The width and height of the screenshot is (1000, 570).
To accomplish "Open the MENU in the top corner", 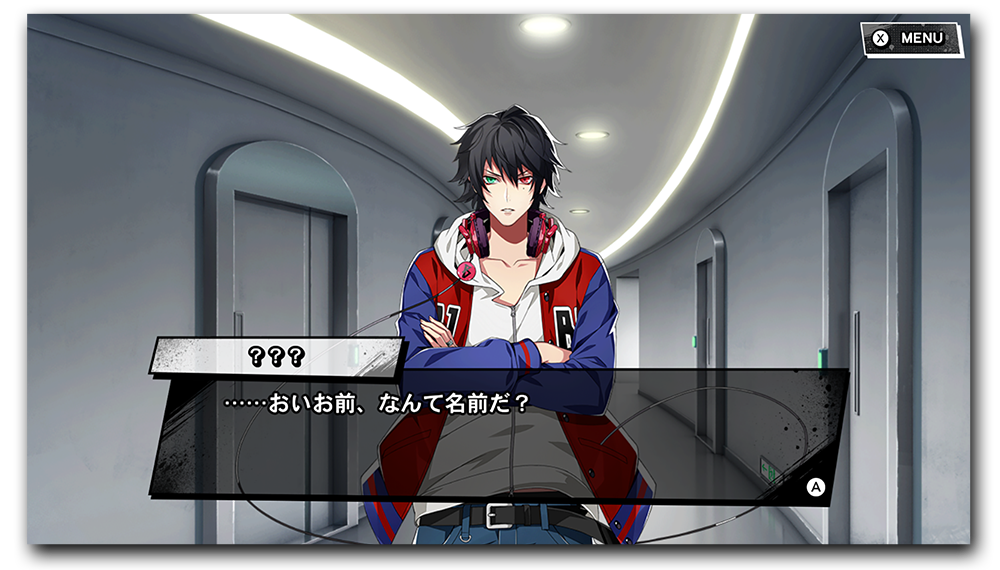I will [911, 39].
